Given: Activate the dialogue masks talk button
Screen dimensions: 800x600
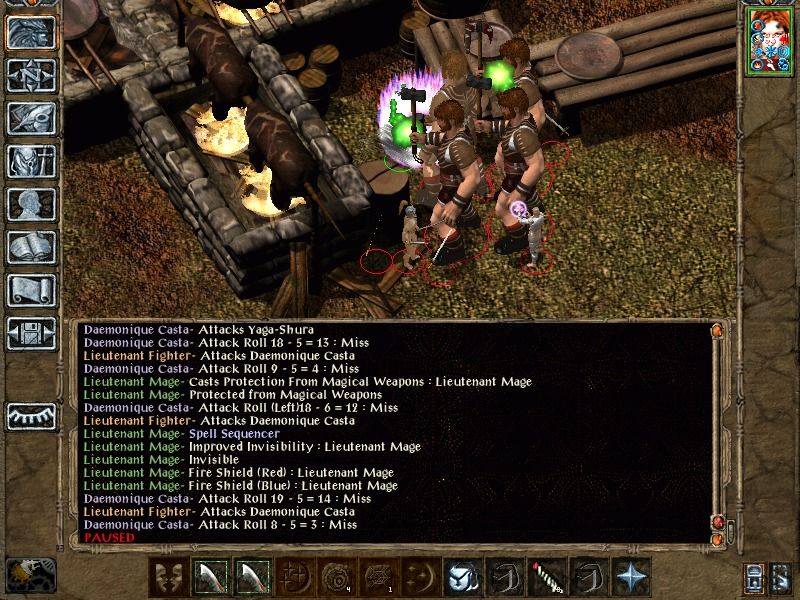Looking at the screenshot, I should (x=168, y=577).
